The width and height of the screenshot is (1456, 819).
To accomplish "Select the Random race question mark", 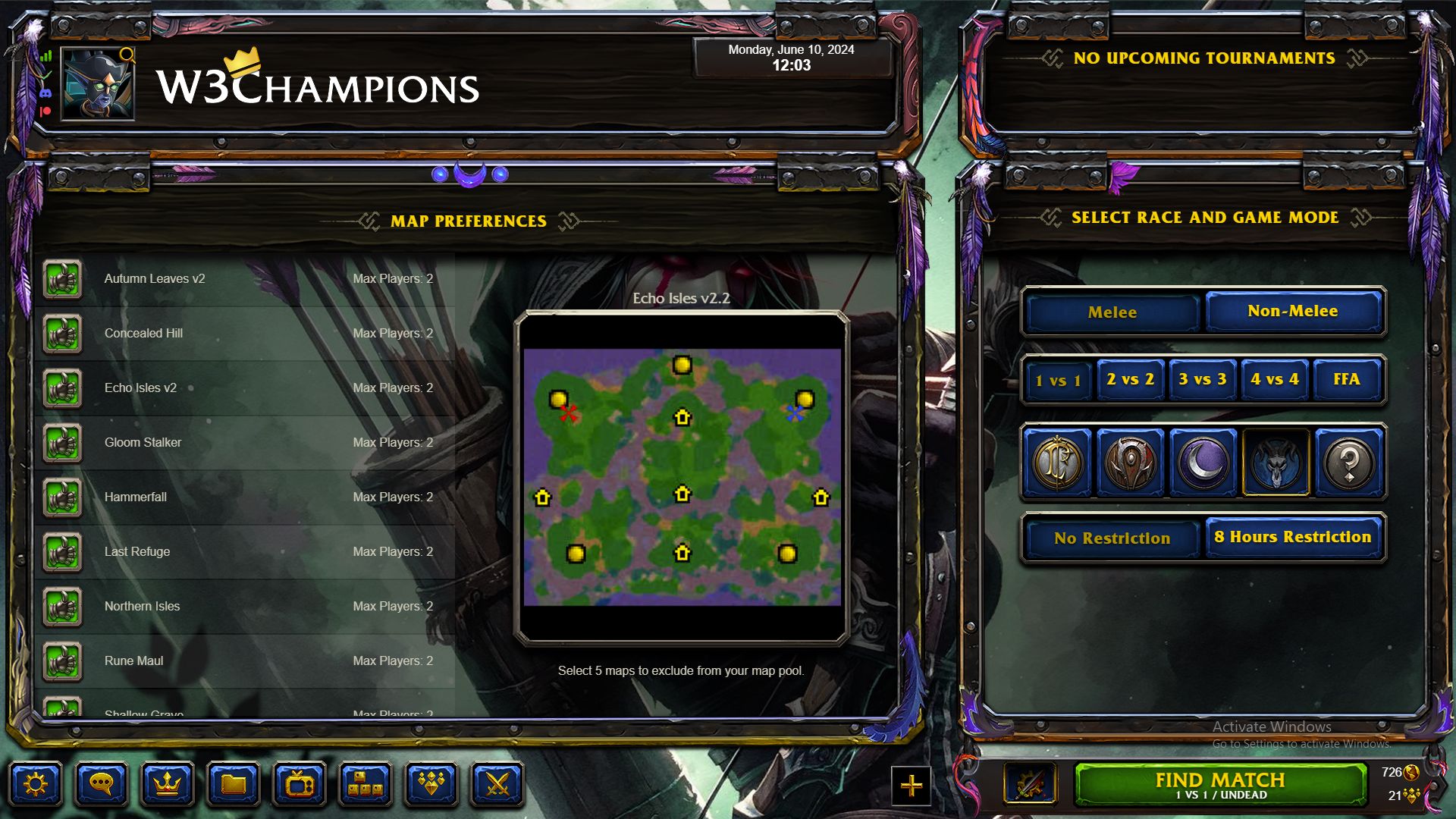I will (x=1348, y=462).
